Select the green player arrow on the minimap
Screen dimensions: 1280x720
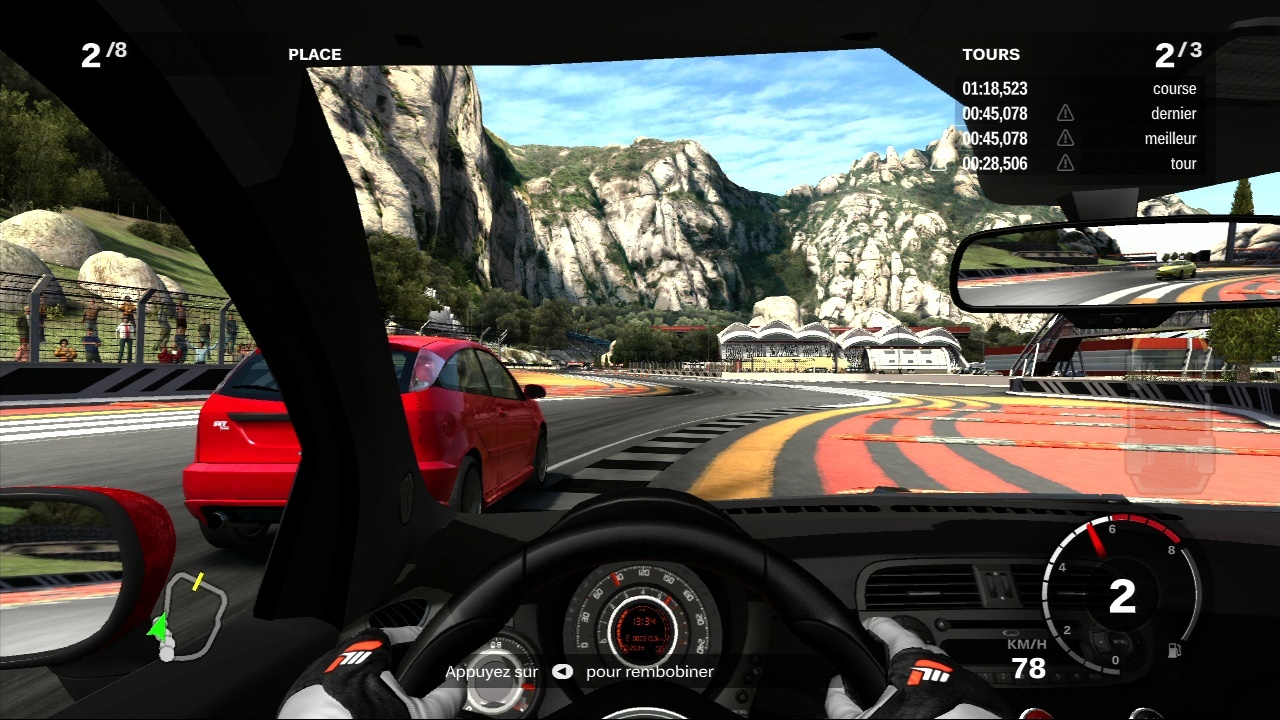click(157, 627)
